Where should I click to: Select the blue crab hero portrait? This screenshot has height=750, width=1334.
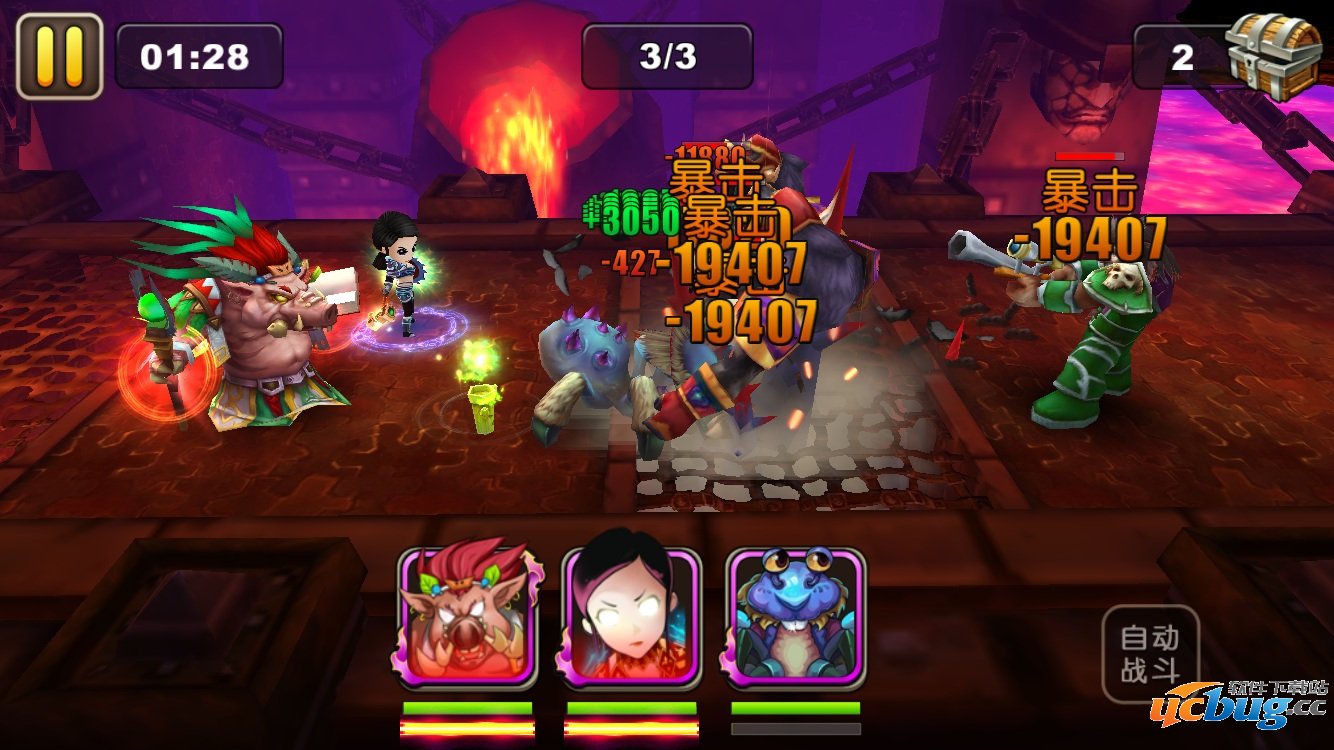(x=795, y=618)
